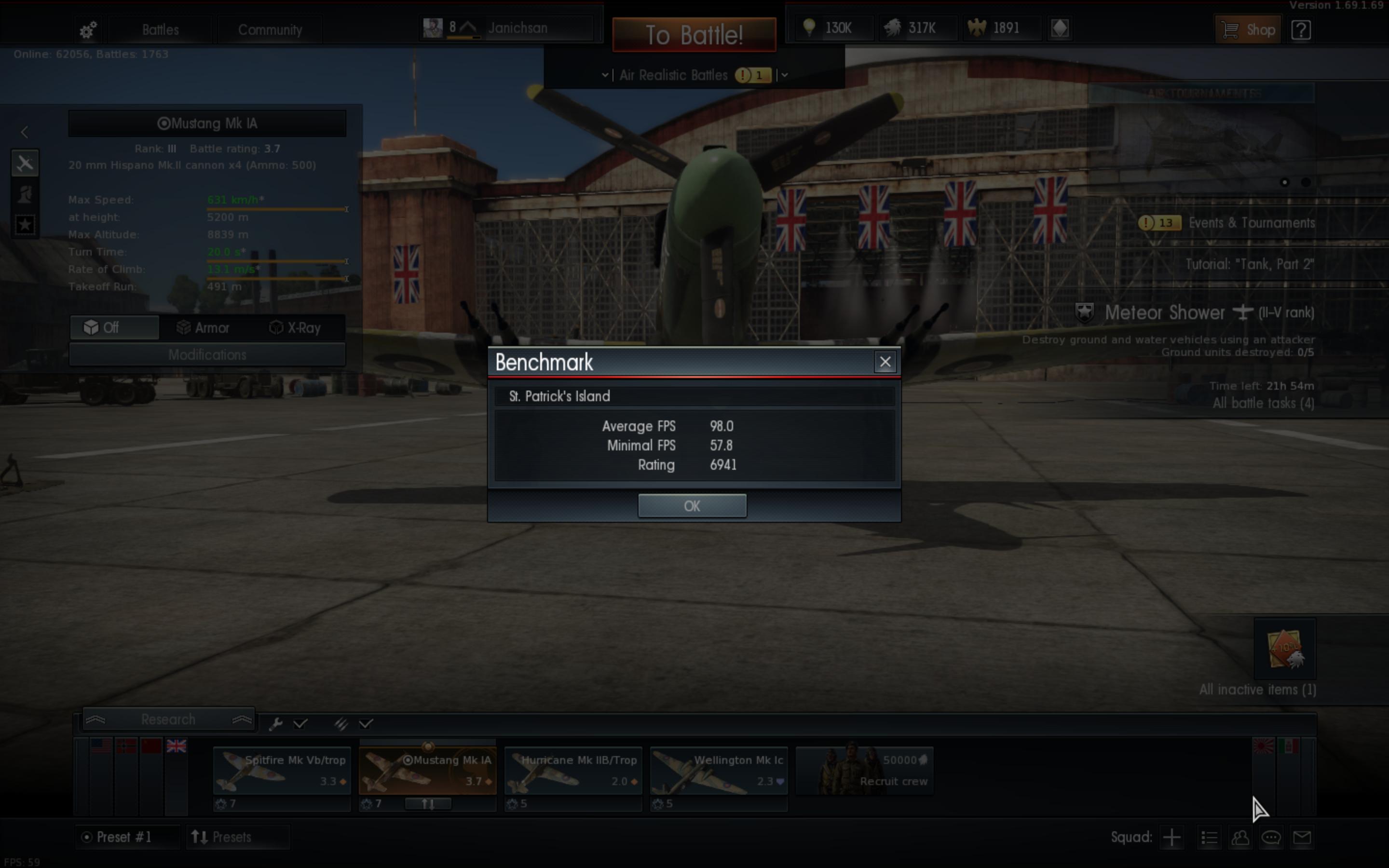Open the chat bubble icon at bottom right
Viewport: 1389px width, 868px height.
coord(1271,837)
